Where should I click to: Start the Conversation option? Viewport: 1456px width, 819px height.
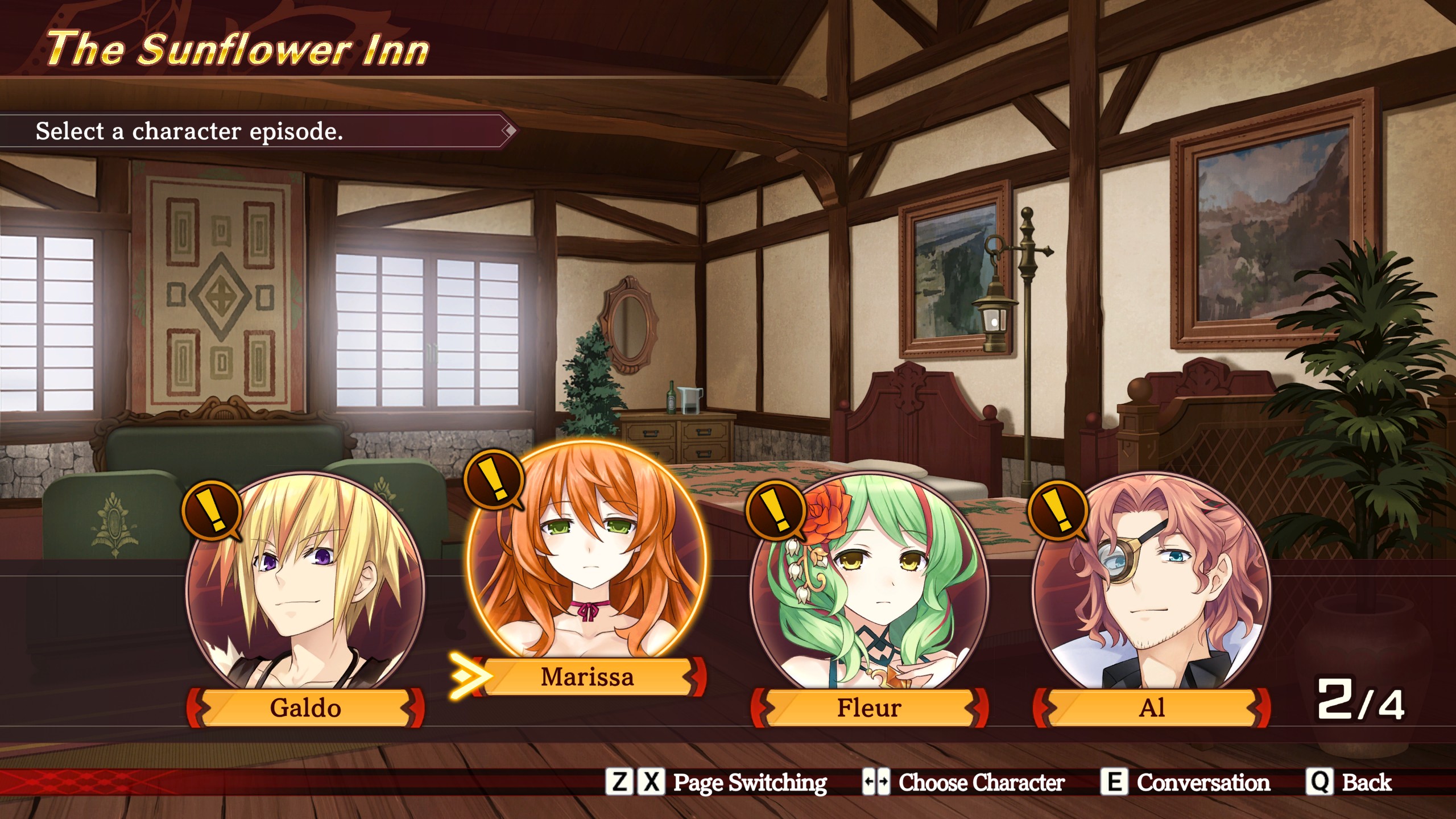(x=1185, y=783)
